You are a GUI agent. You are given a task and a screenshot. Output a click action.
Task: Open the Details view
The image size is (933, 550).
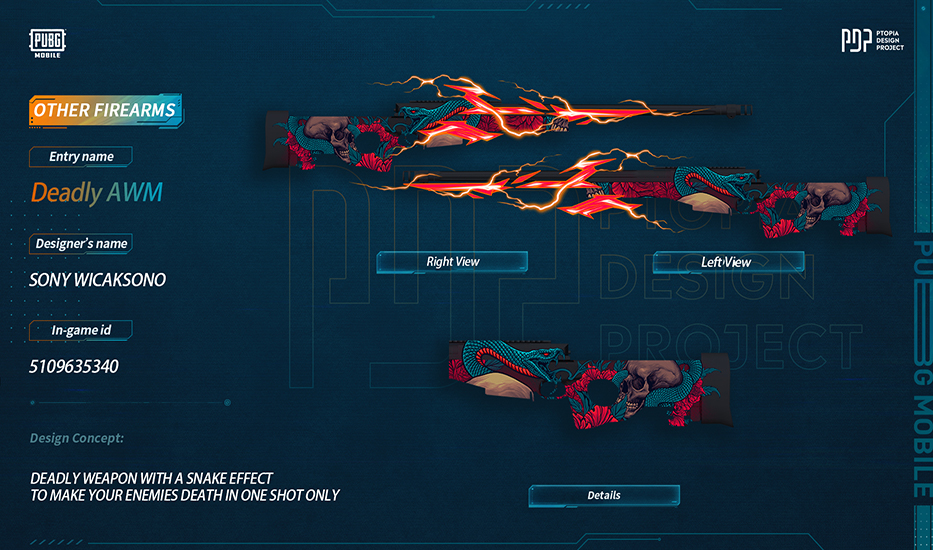(604, 495)
